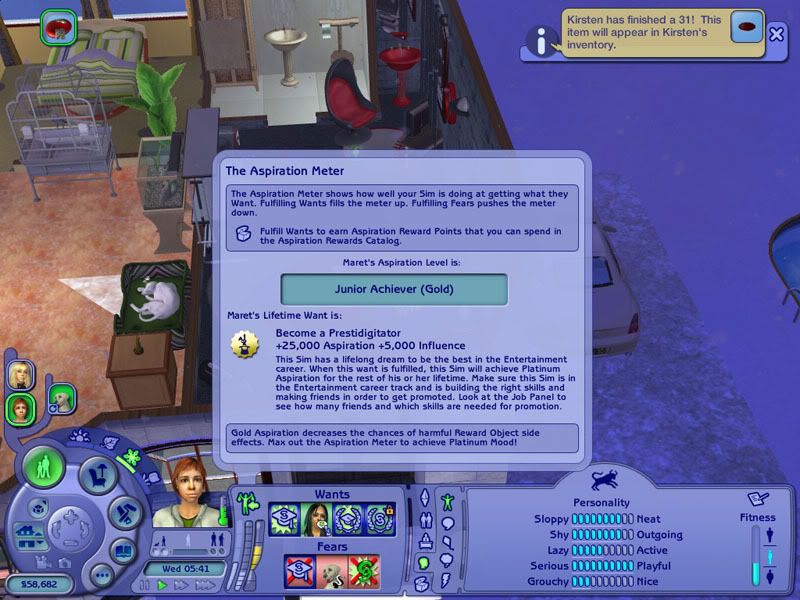This screenshot has width=800, height=600.
Task: Set game speed to fast forward
Action: point(180,585)
